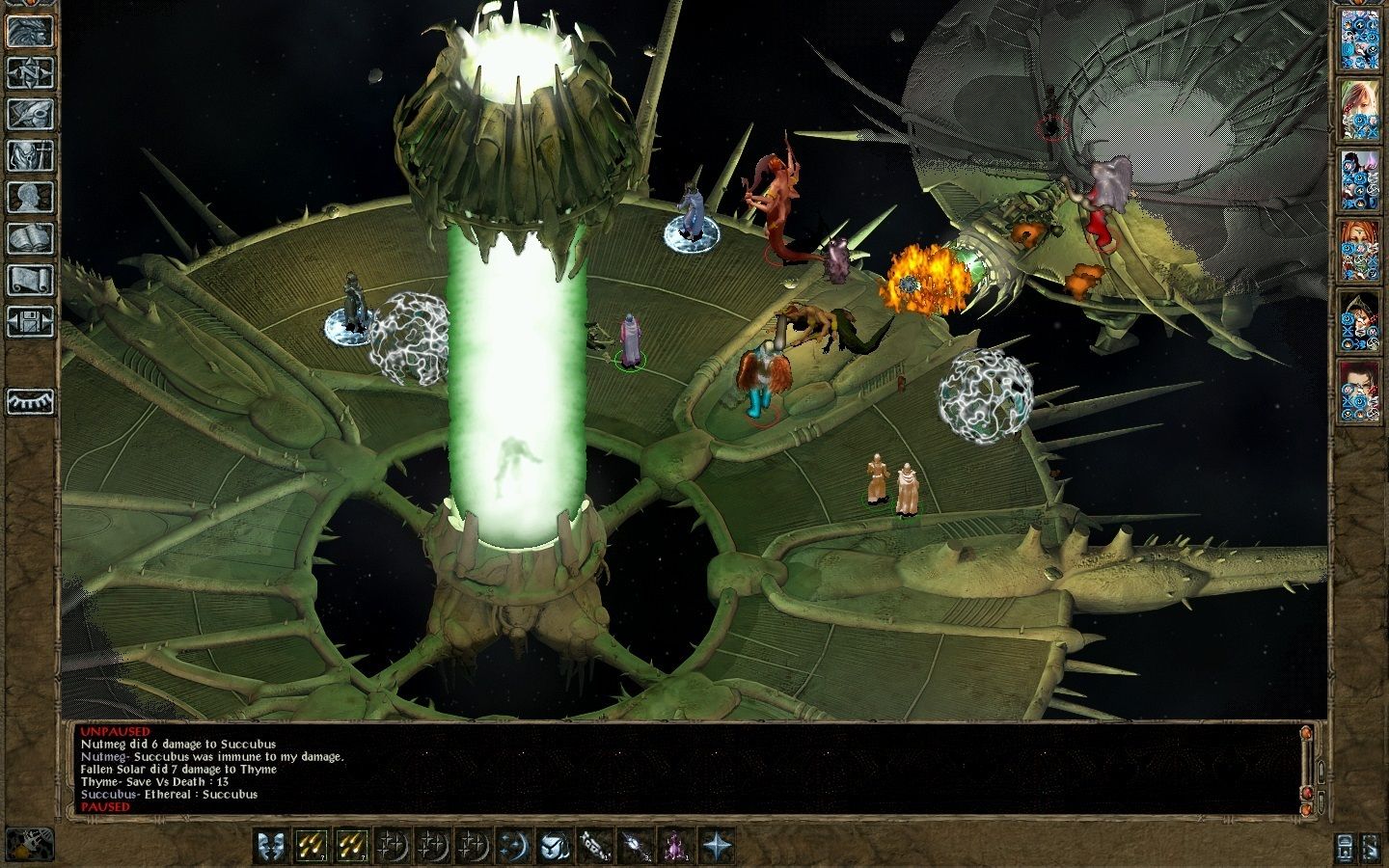Screen dimensions: 1389x868
Task: Open options via the floppy disk button
Action: 31,321
